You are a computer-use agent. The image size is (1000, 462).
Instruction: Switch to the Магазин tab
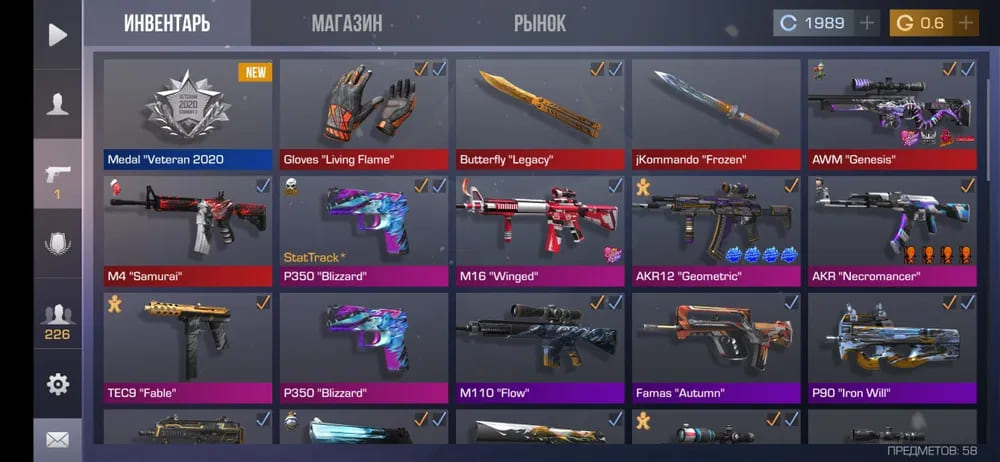tap(346, 23)
